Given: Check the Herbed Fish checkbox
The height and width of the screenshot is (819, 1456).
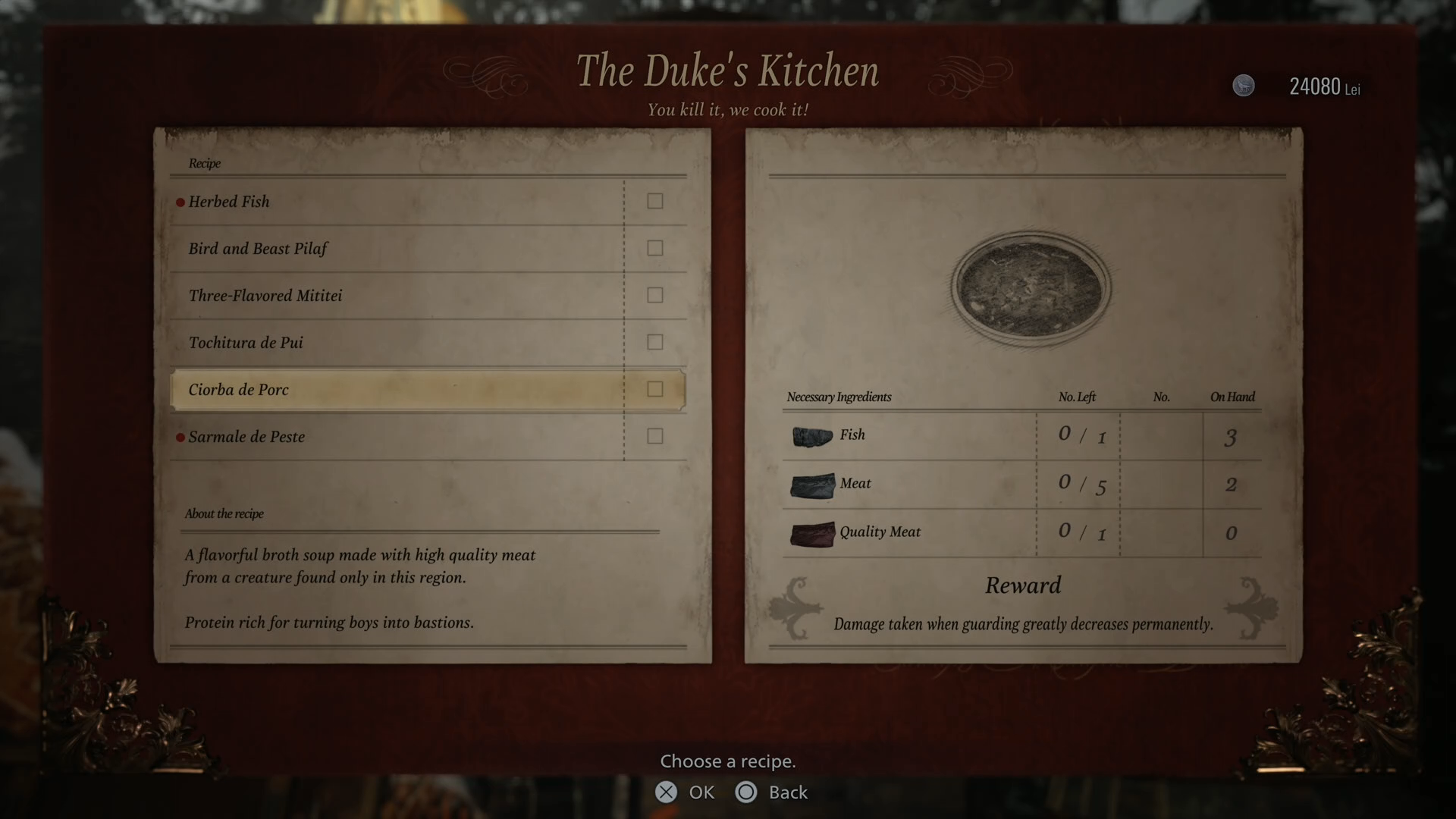Looking at the screenshot, I should 654,201.
